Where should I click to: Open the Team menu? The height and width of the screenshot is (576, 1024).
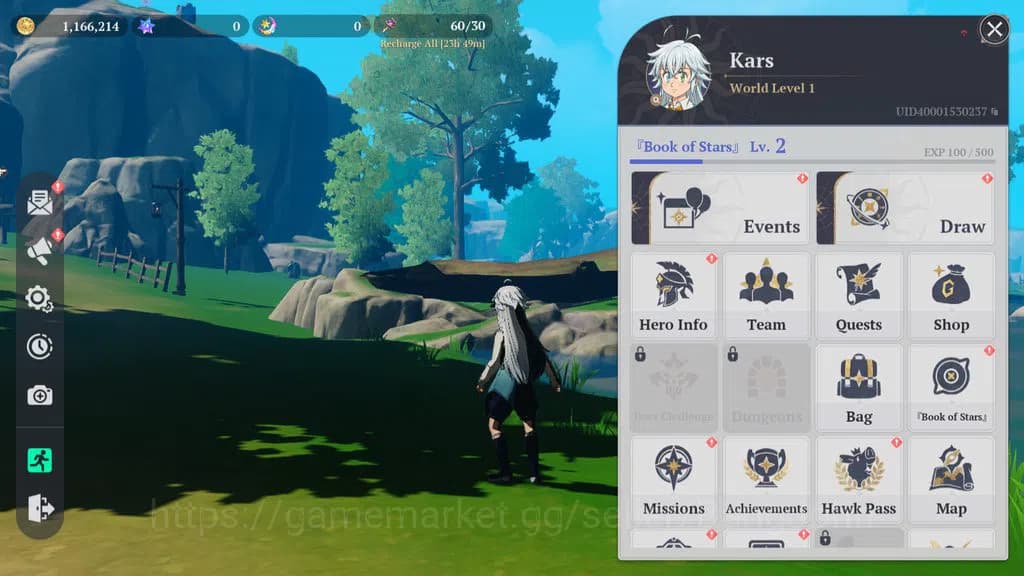766,296
